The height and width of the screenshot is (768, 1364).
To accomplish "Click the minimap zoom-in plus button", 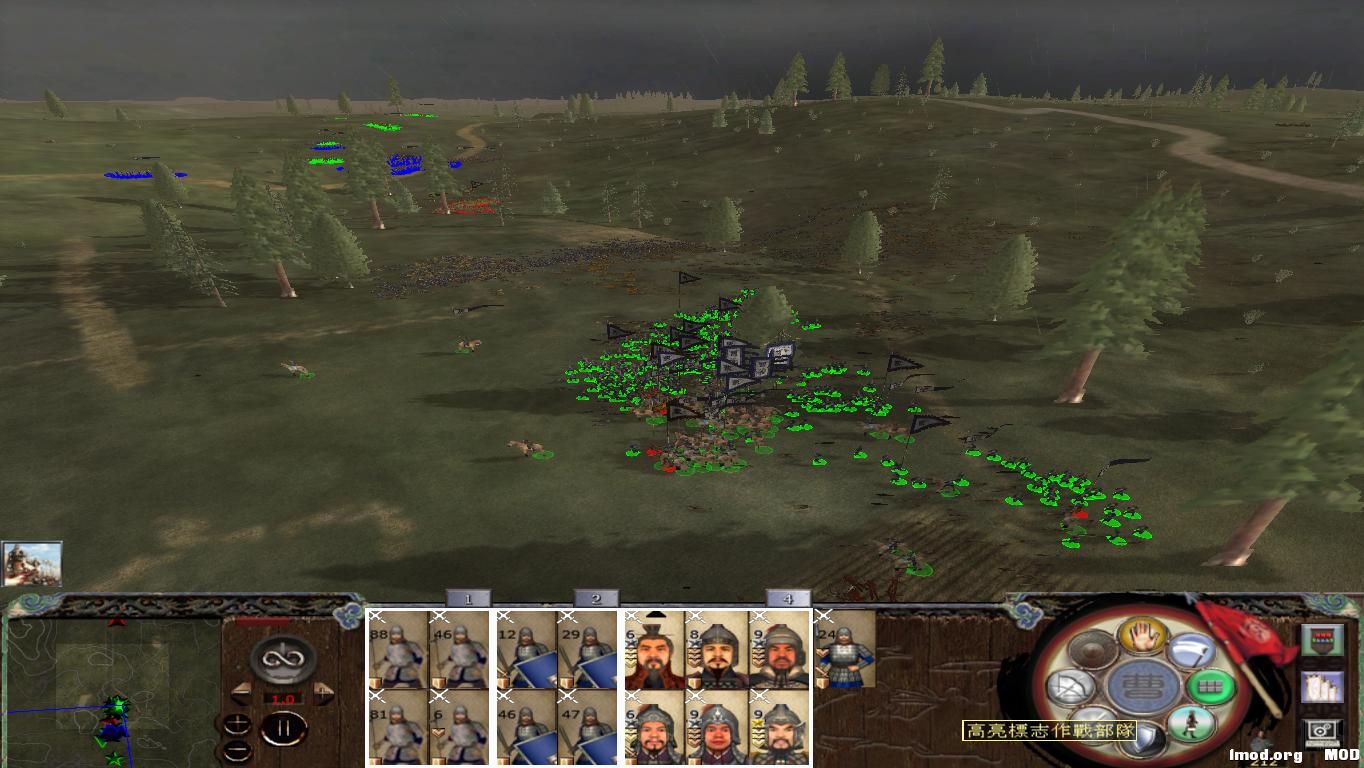I will coord(238,723).
